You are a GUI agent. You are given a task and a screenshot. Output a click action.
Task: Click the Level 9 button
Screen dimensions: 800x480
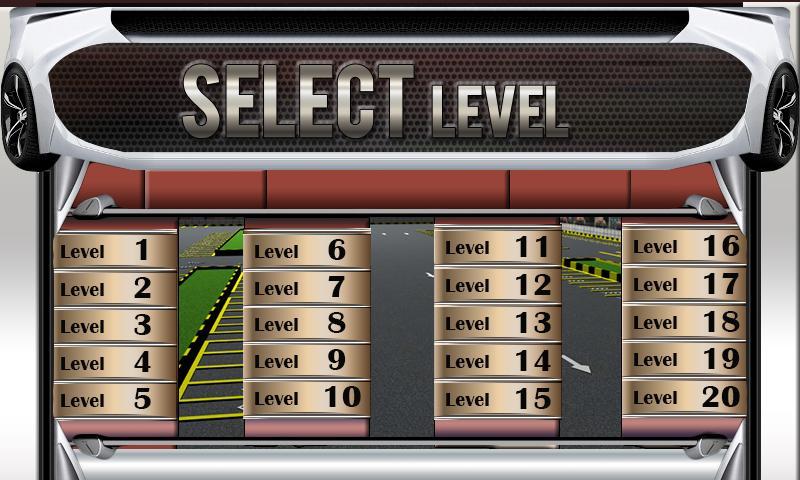(x=306, y=360)
